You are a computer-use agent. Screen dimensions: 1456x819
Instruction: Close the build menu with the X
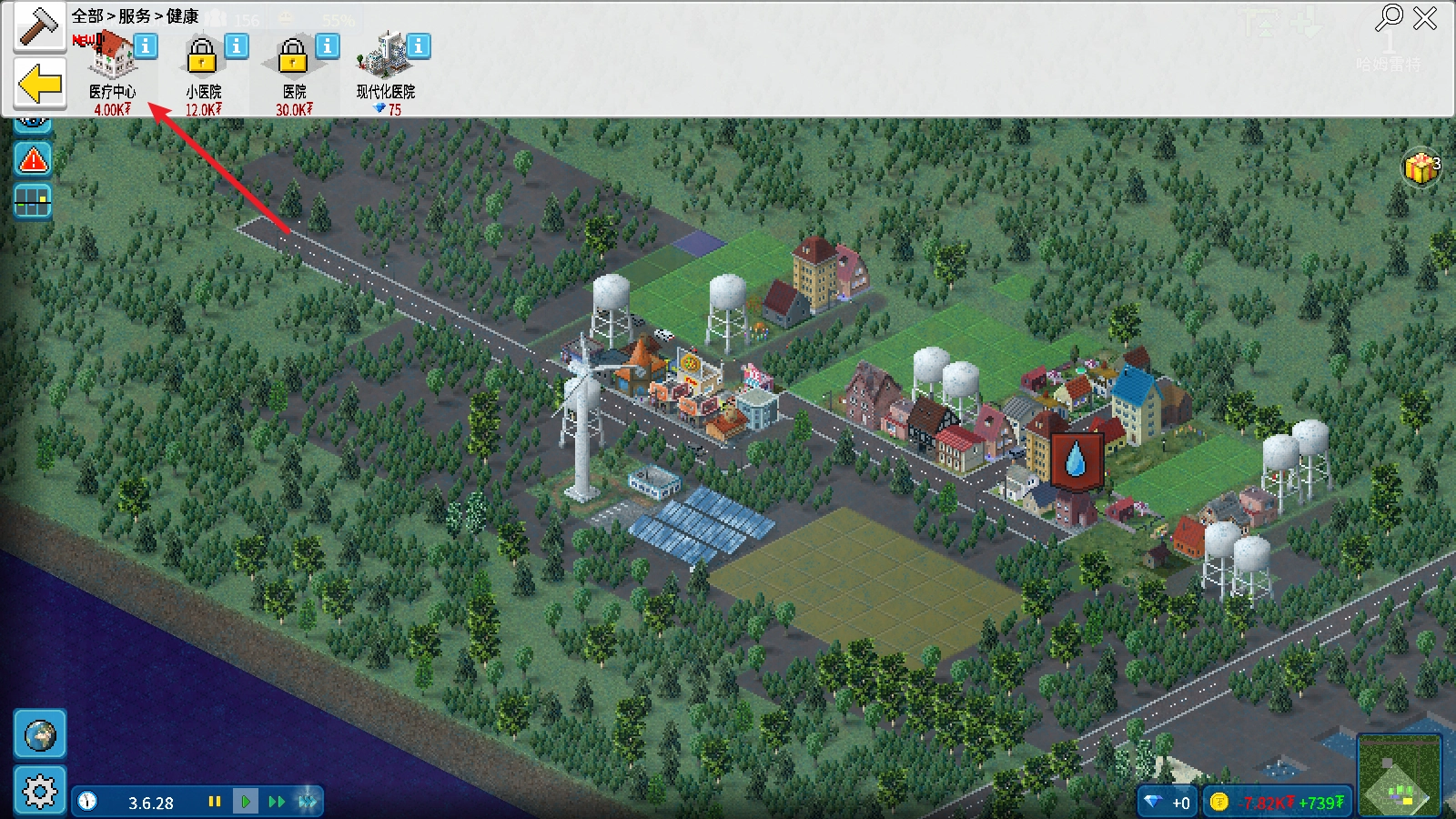tap(1425, 18)
